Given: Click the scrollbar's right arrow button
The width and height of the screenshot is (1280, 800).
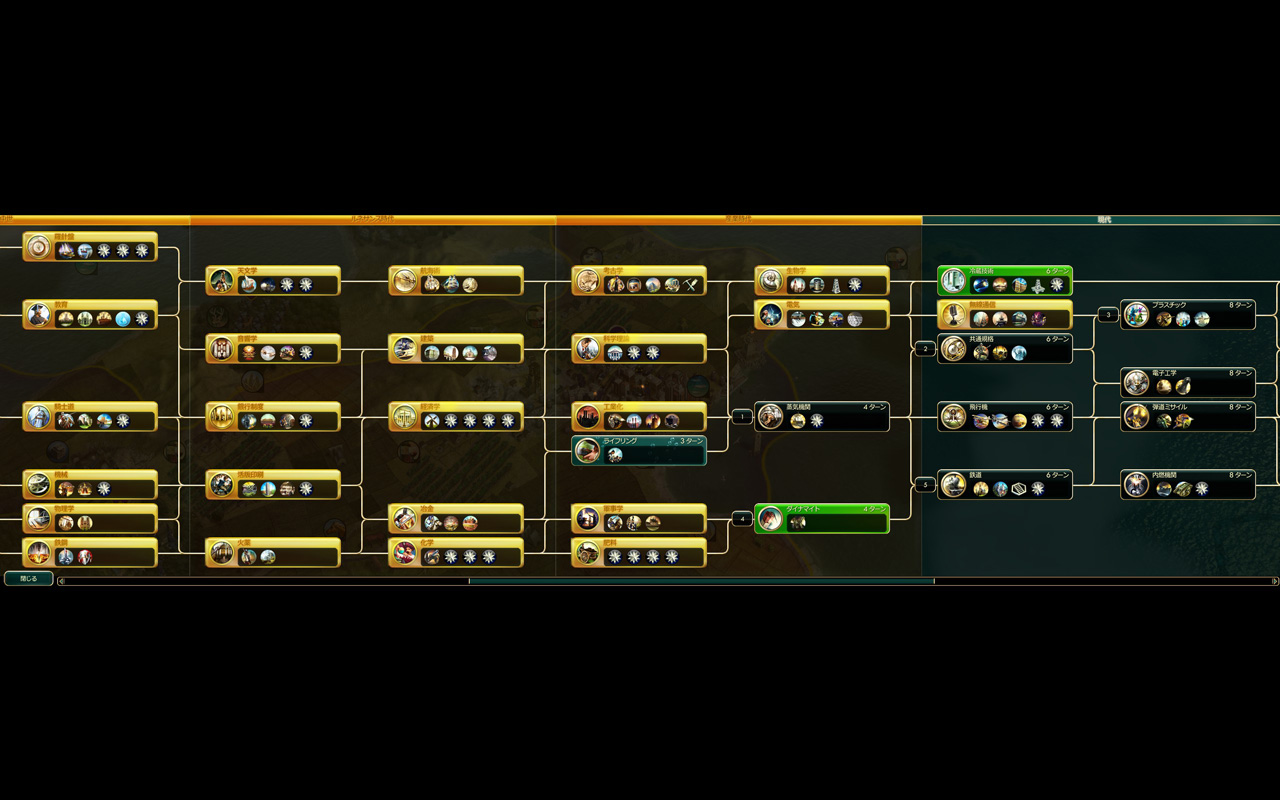Looking at the screenshot, I should 1274,581.
